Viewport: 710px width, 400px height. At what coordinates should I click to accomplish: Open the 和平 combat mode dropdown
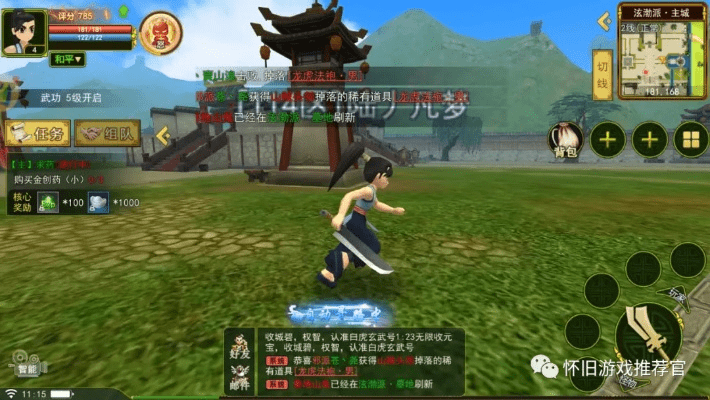pyautogui.click(x=69, y=59)
